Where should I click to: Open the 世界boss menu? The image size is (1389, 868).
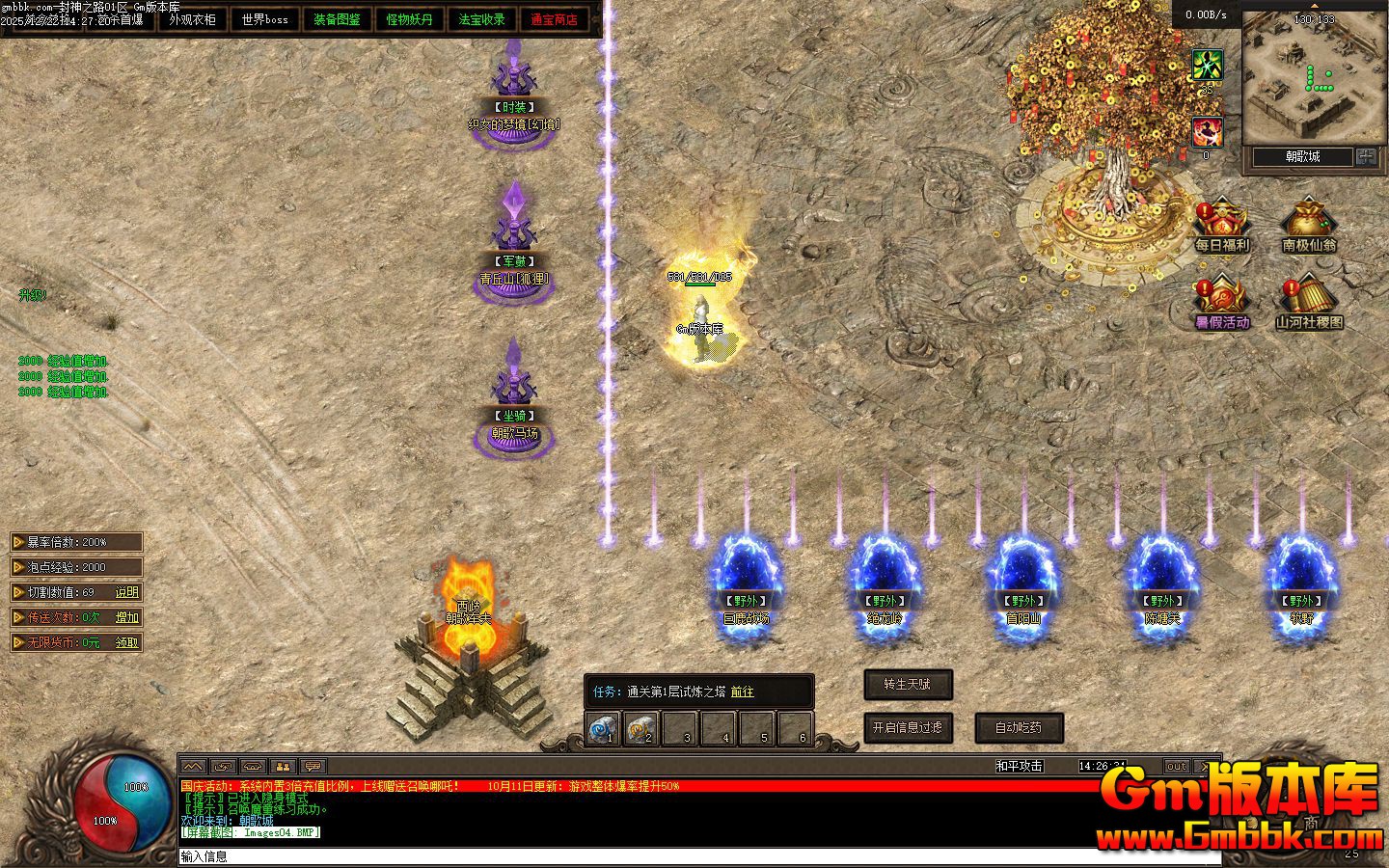264,19
